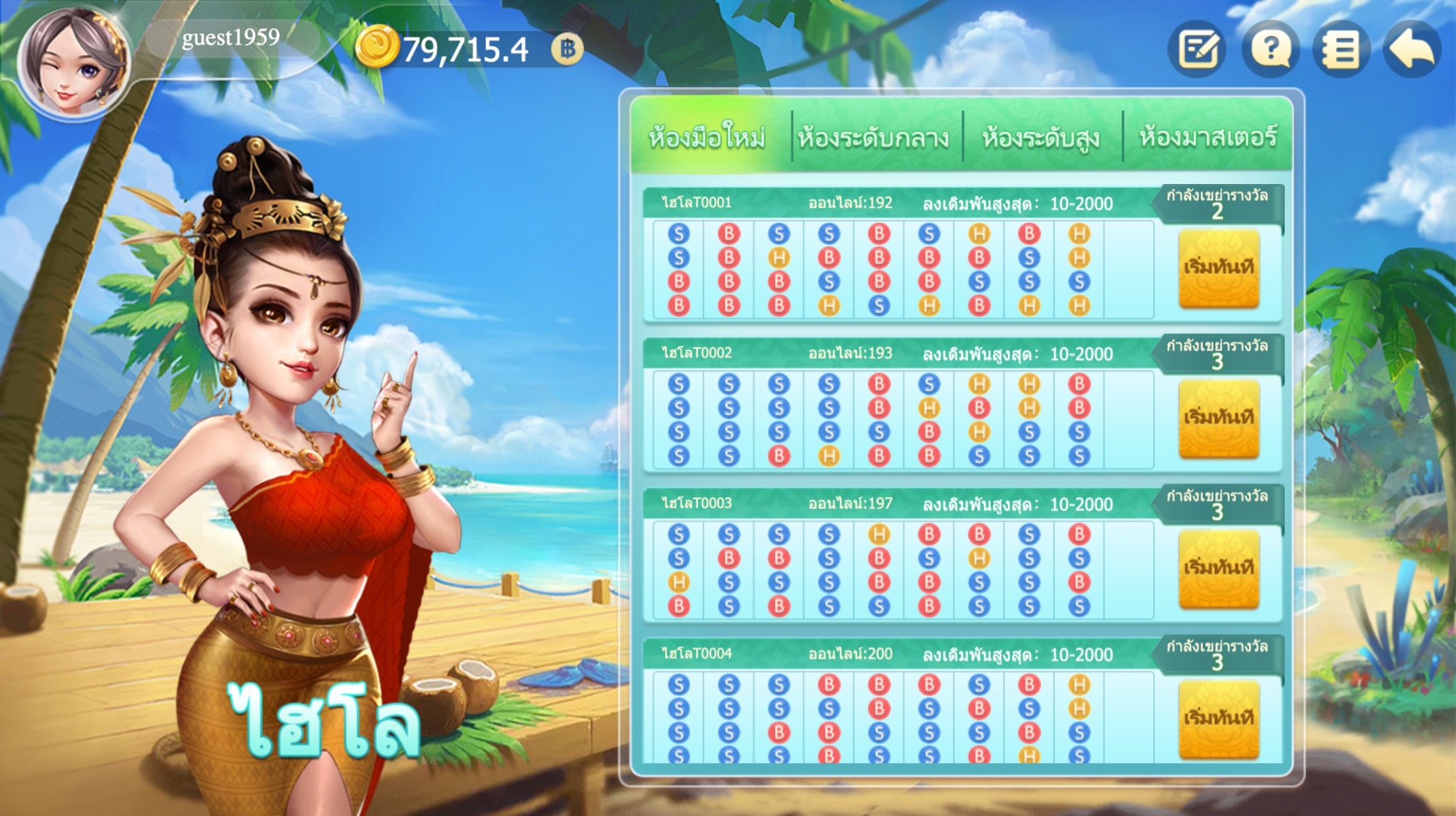Screen dimensions: 1456x816
Task: Choose the ไฮโลT0003 results board
Action: tap(903, 570)
